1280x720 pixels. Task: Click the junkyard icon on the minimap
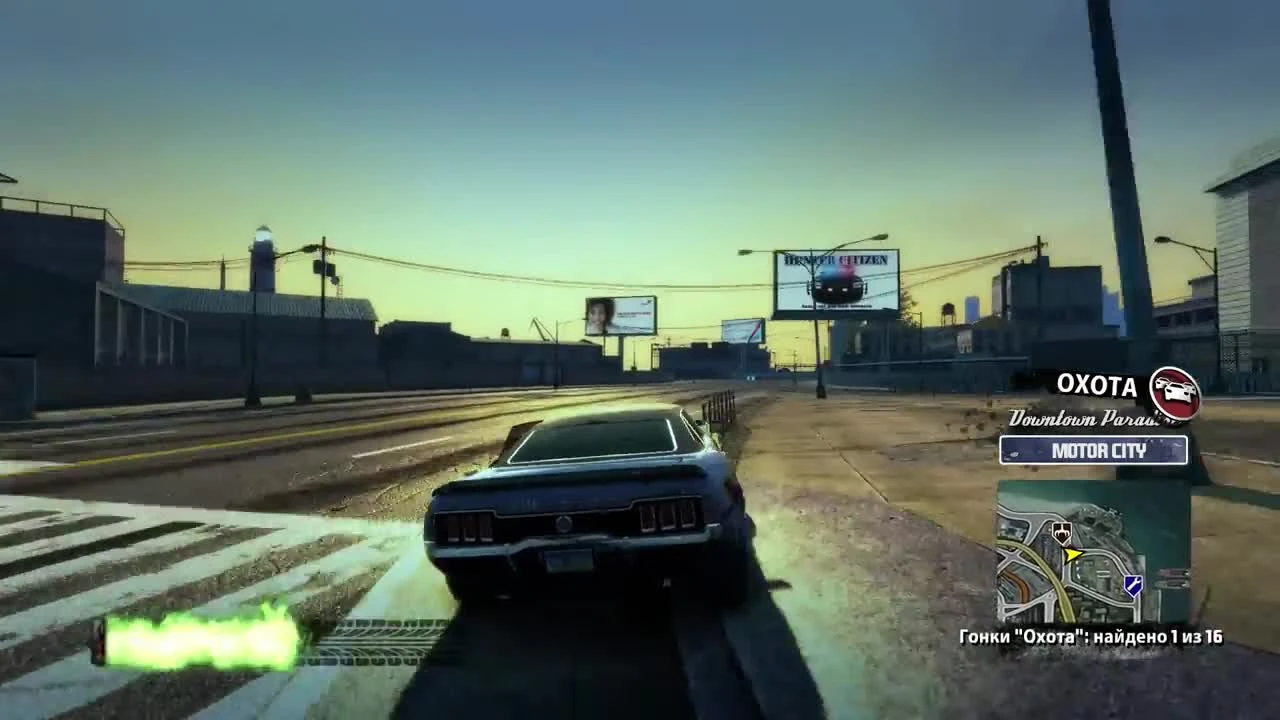pos(1062,531)
